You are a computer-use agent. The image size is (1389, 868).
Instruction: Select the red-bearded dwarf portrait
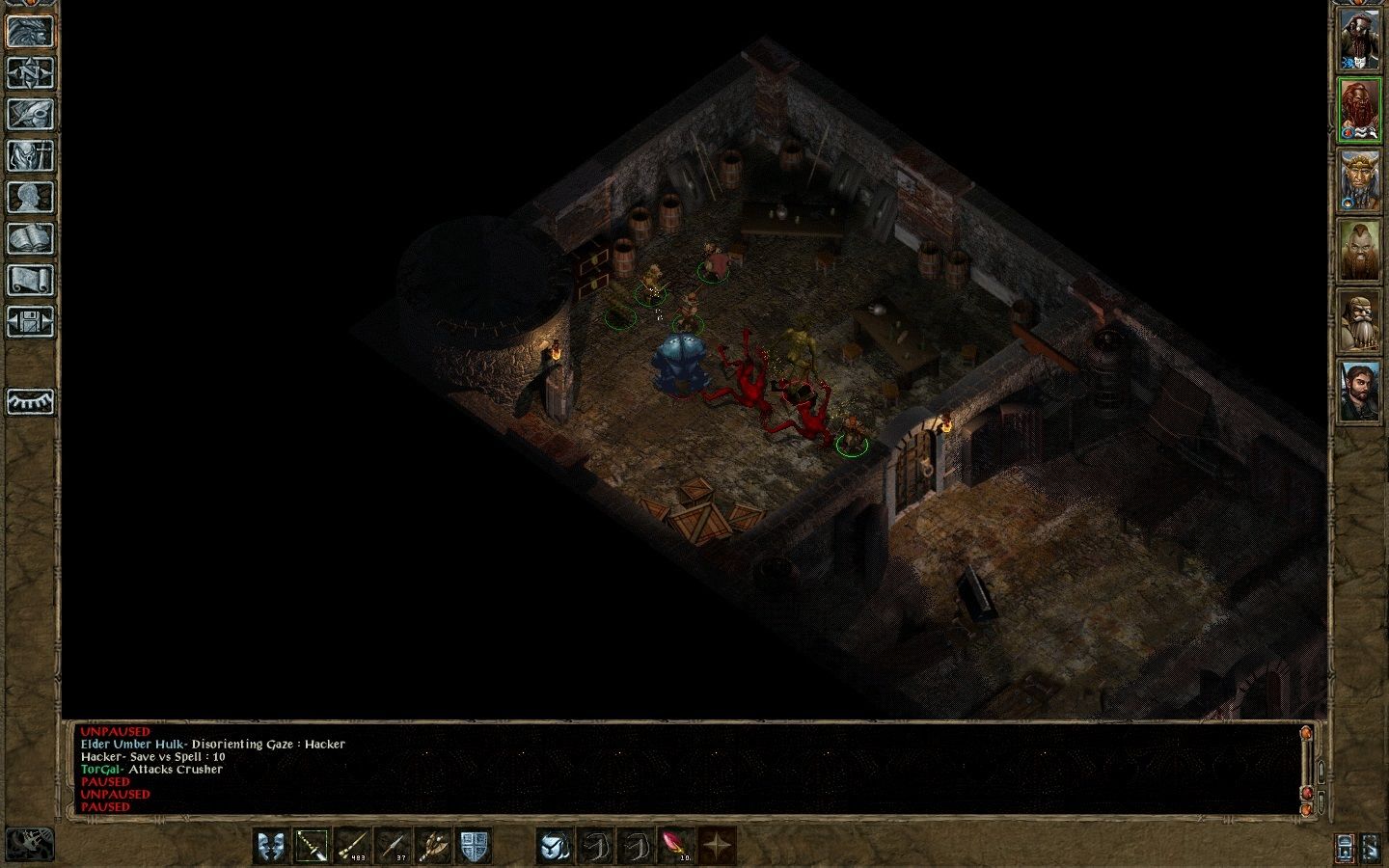[1359, 110]
